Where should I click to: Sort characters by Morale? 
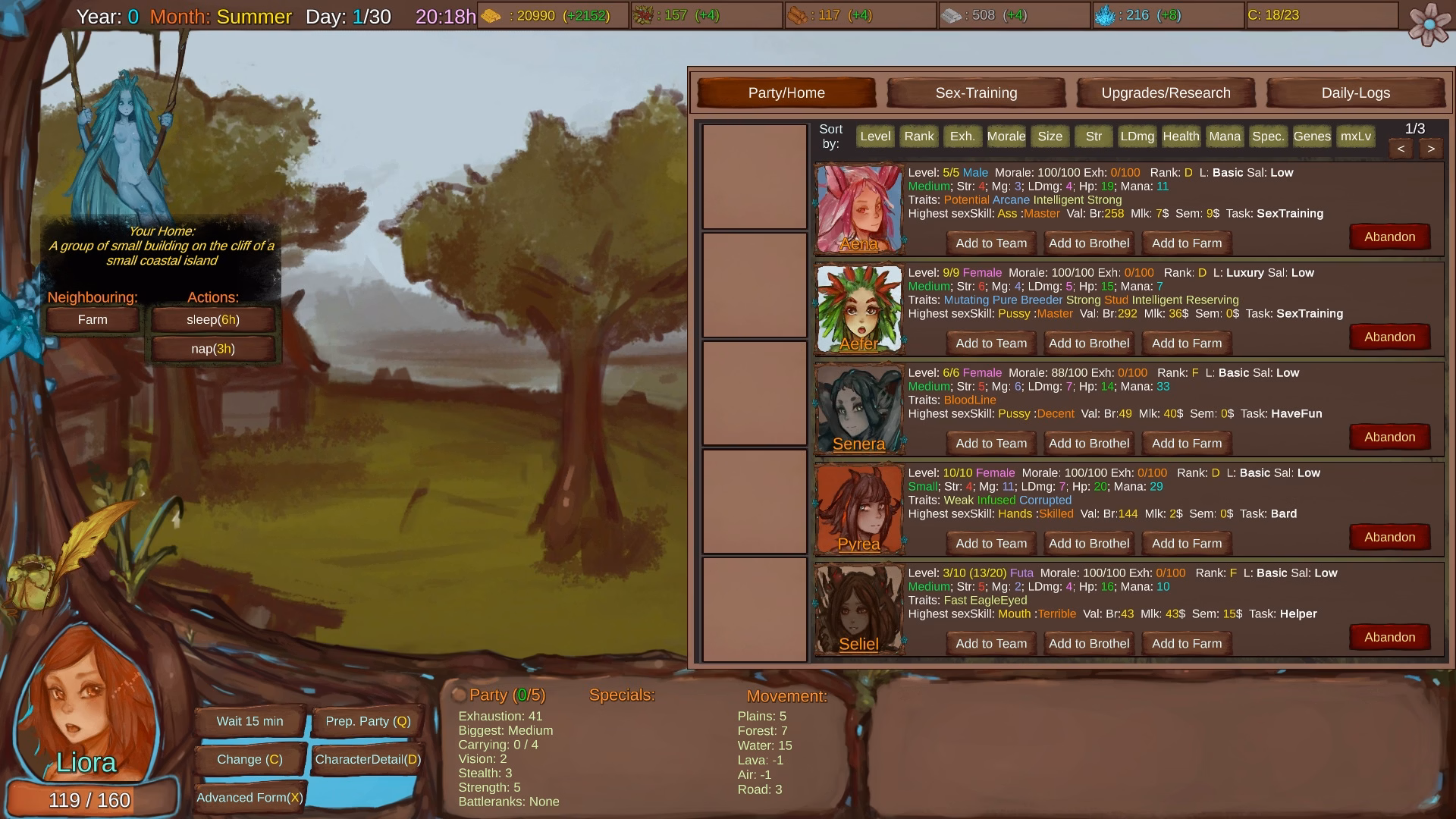[1006, 136]
